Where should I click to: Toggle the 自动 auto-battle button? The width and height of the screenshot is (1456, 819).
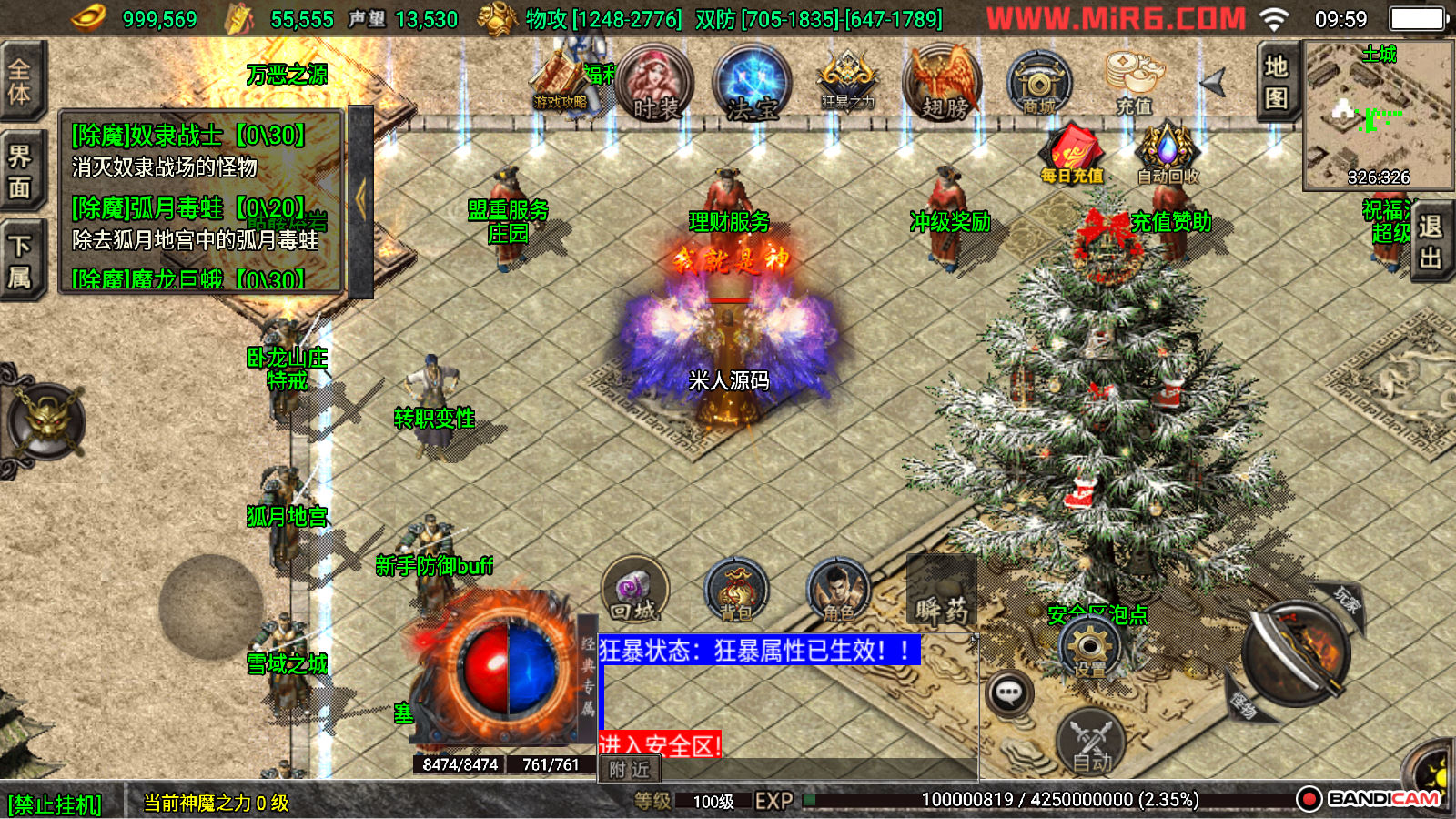coord(1091,742)
